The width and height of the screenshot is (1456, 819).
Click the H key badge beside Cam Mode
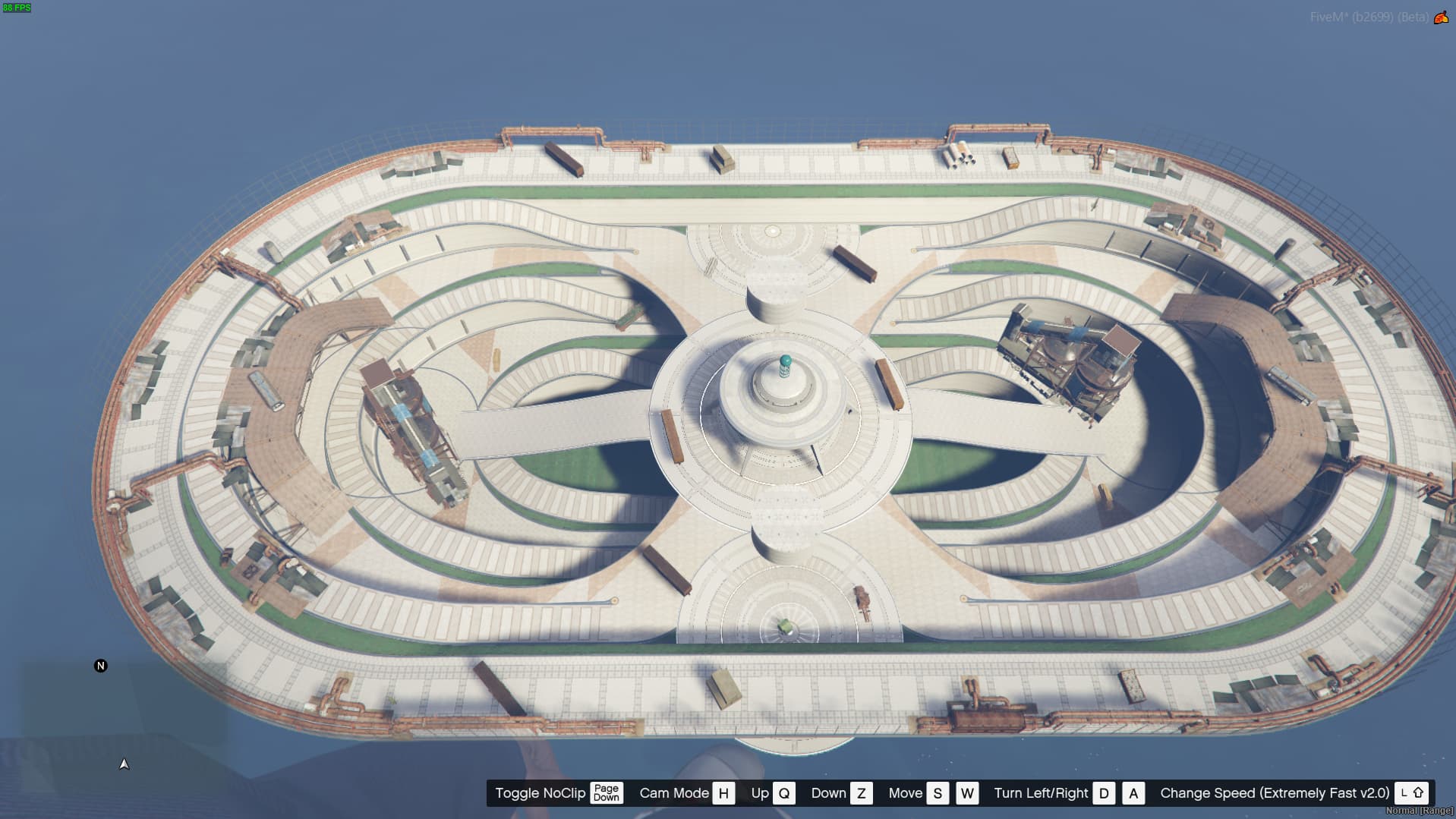click(x=723, y=792)
